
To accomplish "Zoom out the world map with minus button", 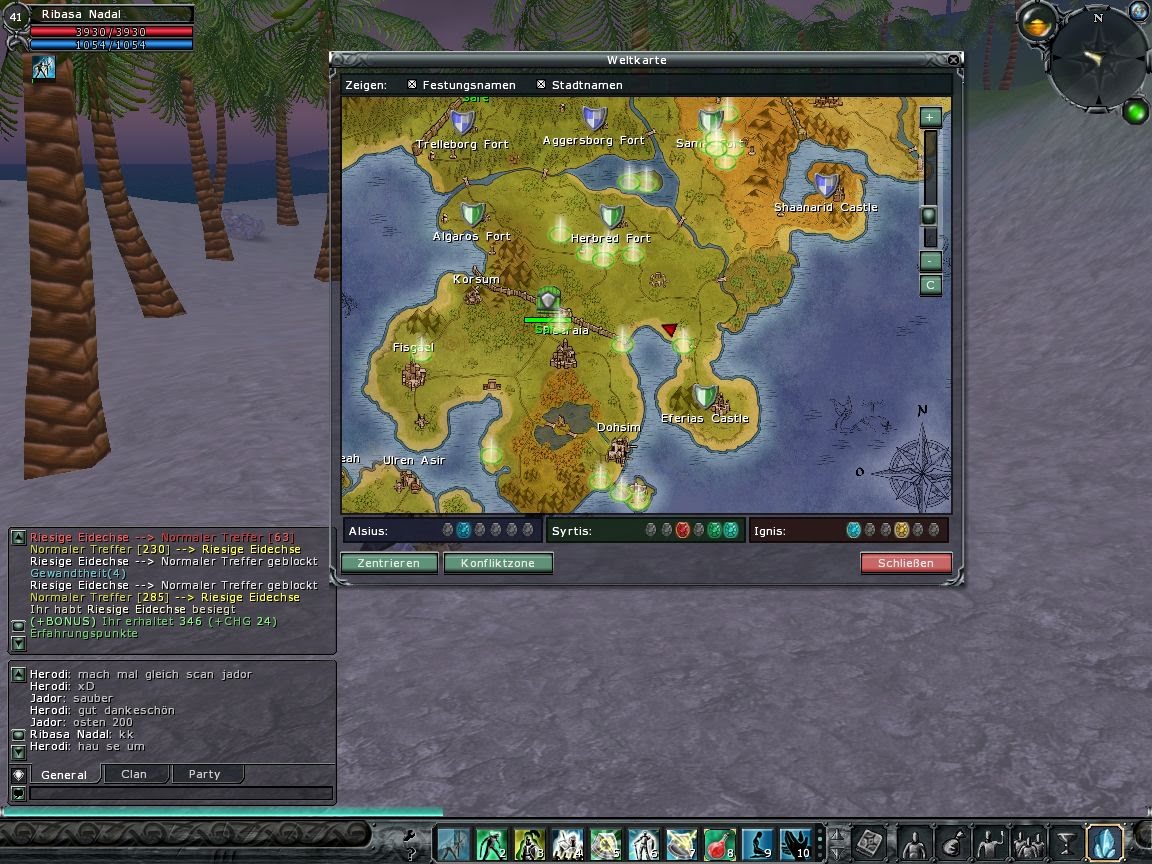I will [930, 261].
